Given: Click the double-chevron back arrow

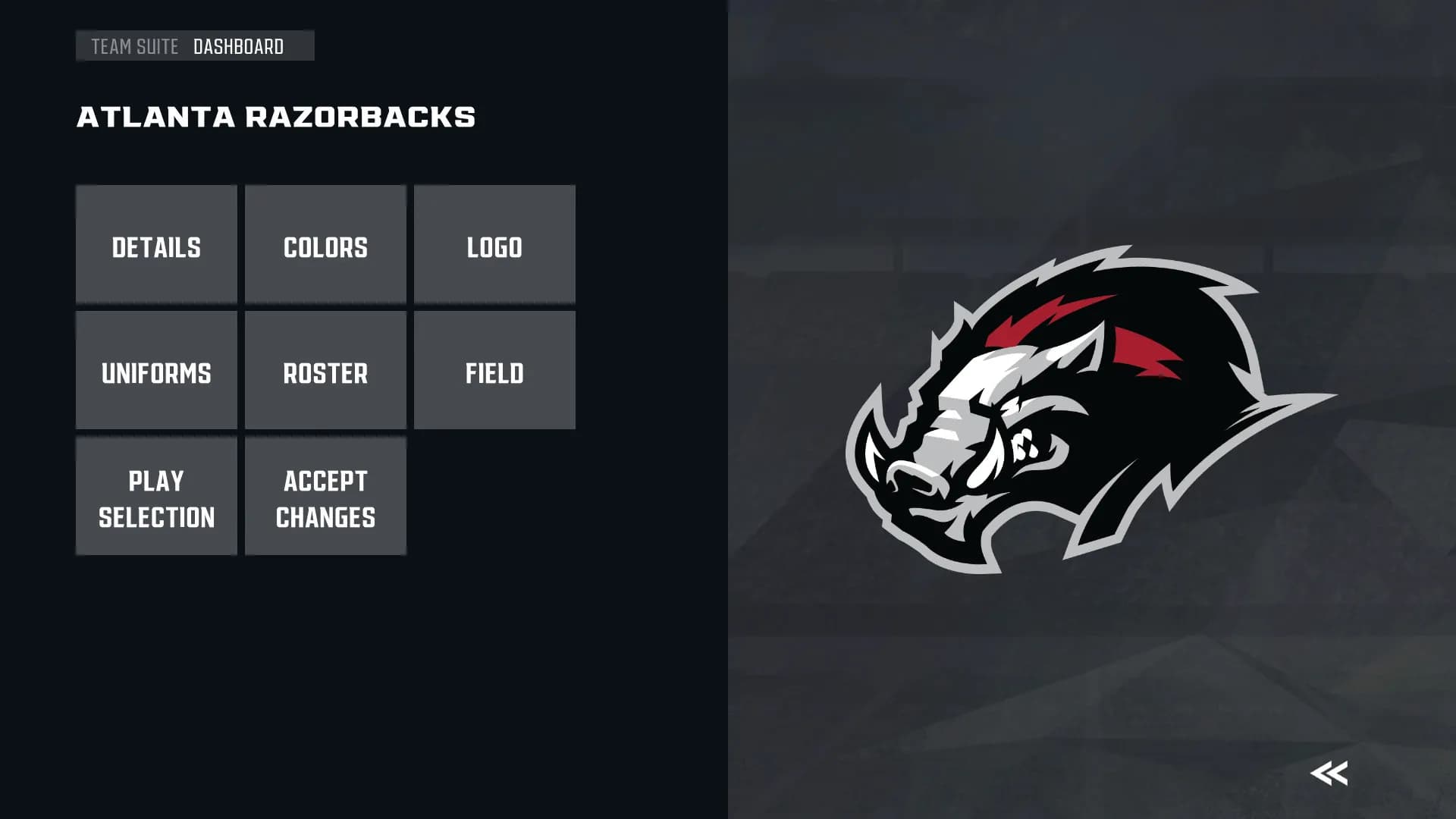Looking at the screenshot, I should click(x=1329, y=773).
